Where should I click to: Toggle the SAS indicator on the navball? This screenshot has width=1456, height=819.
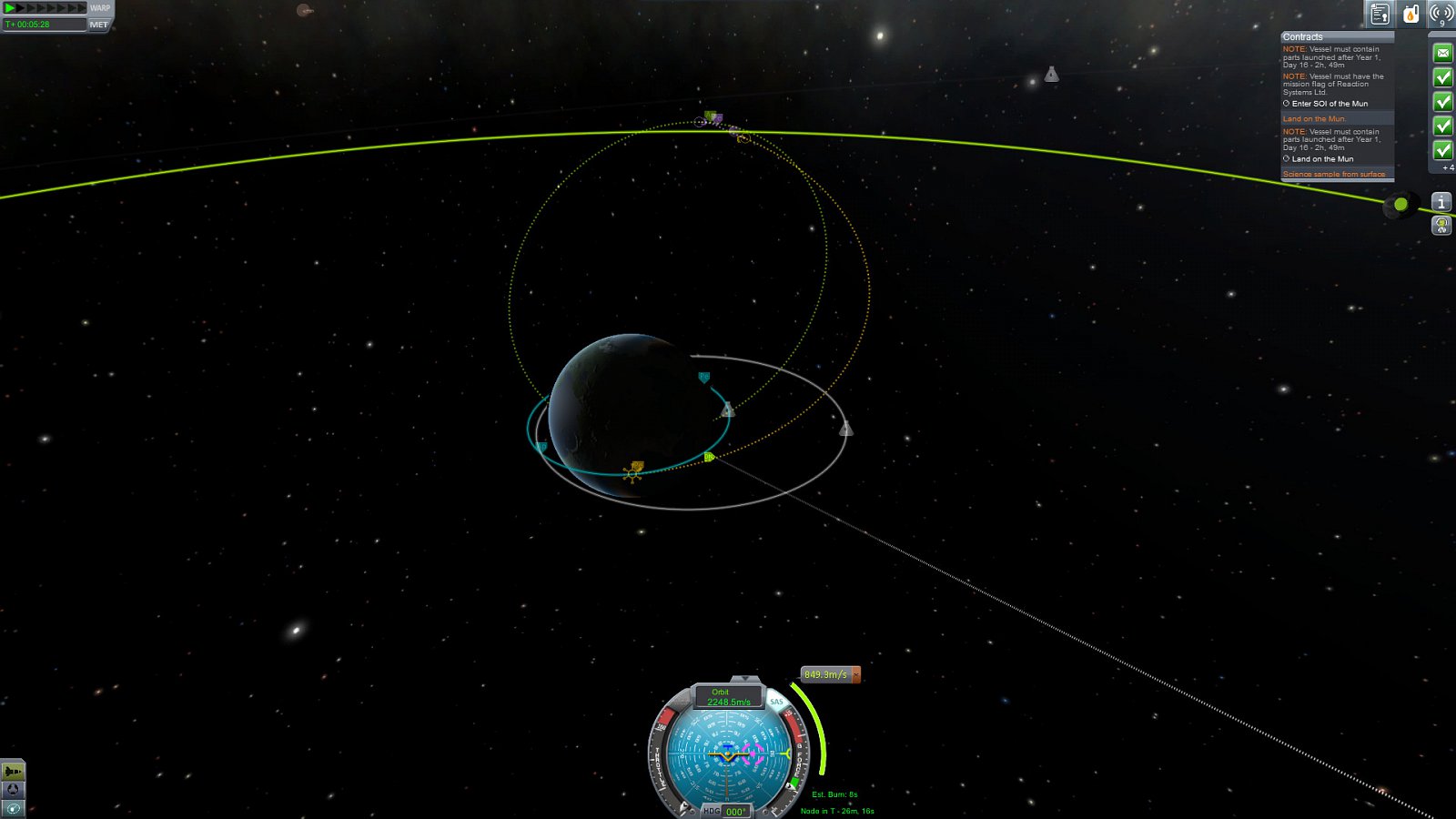778,702
